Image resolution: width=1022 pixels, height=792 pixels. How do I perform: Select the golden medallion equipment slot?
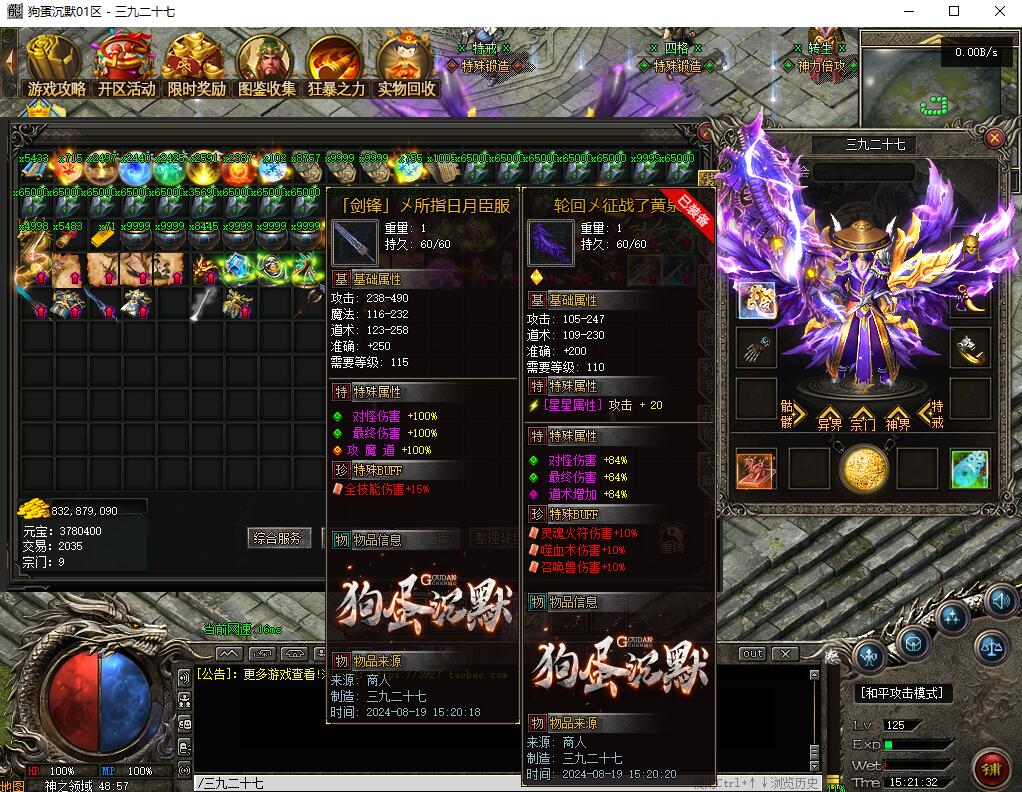coord(863,470)
